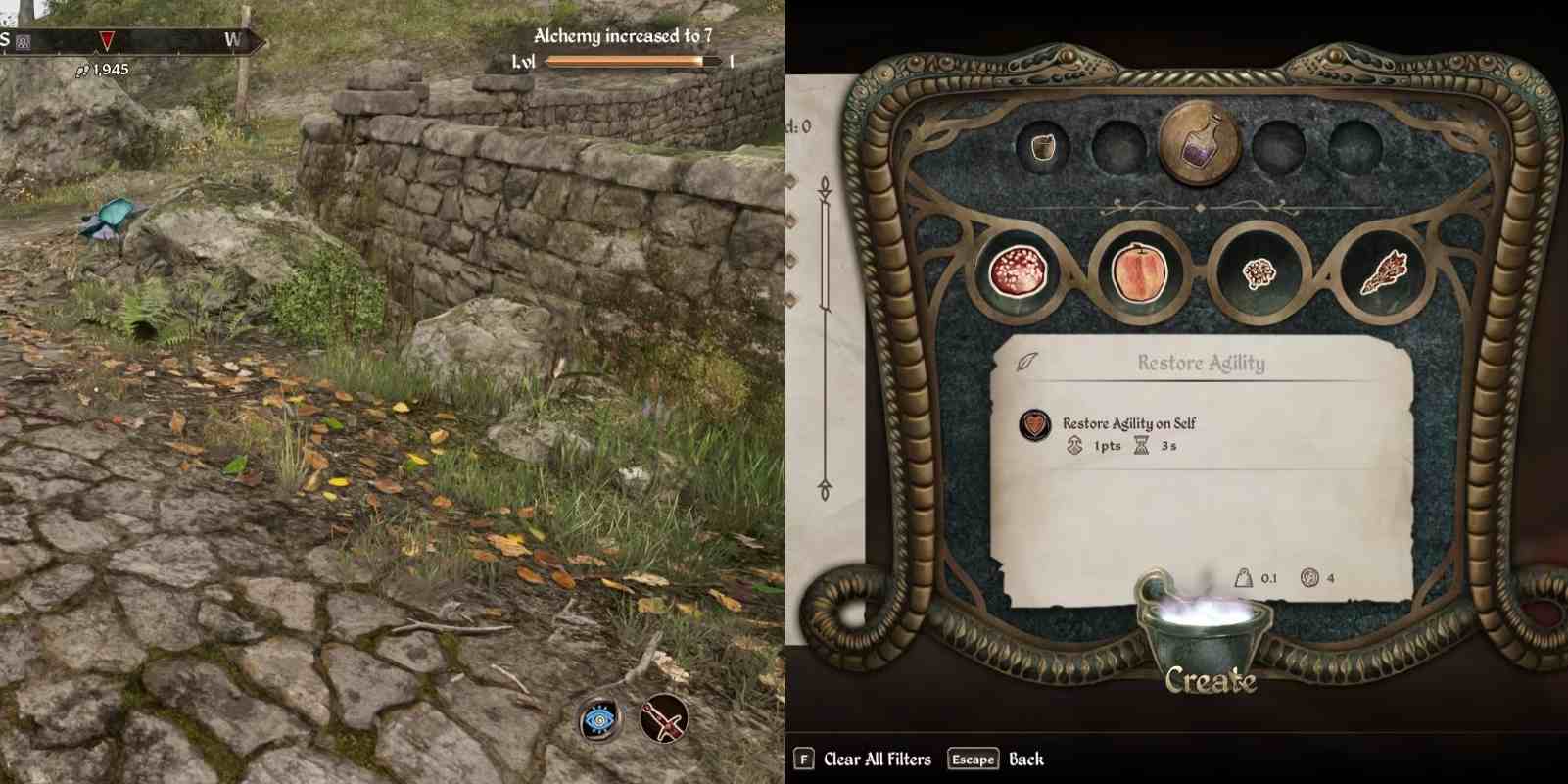Click the blue eye spell icon
1568x784 pixels.
click(x=598, y=721)
